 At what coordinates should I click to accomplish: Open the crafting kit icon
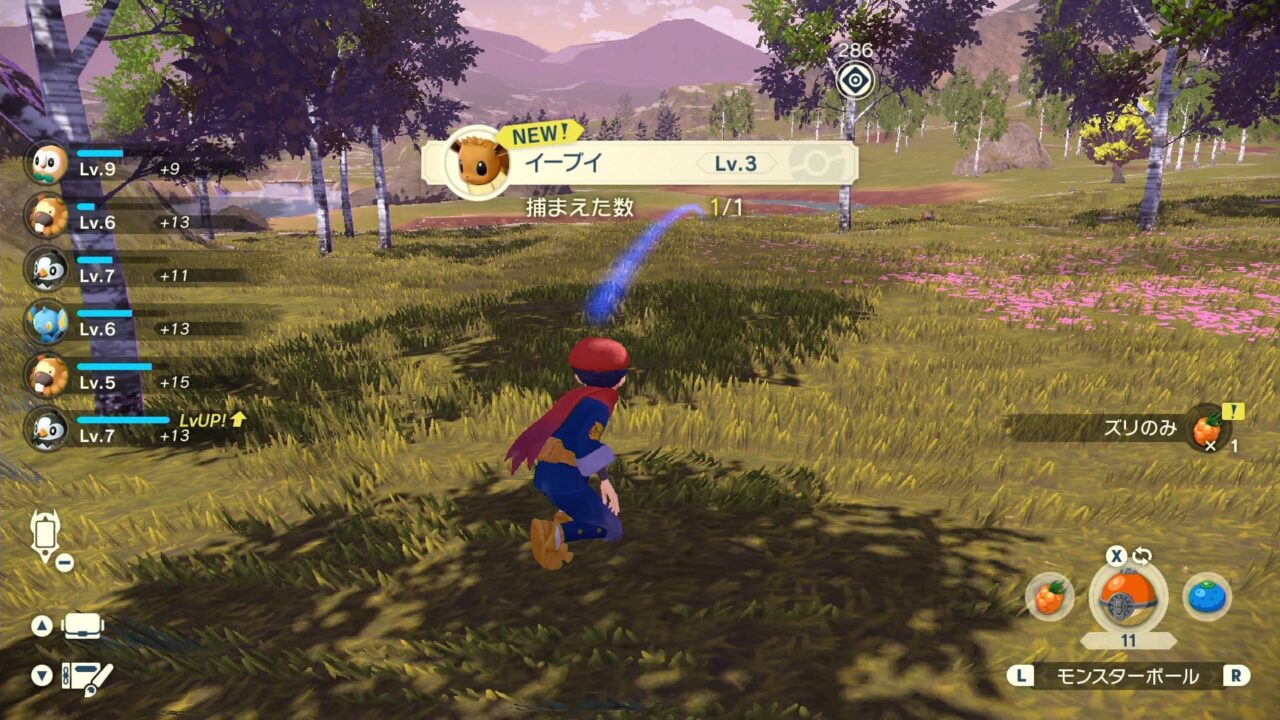pyautogui.click(x=88, y=677)
